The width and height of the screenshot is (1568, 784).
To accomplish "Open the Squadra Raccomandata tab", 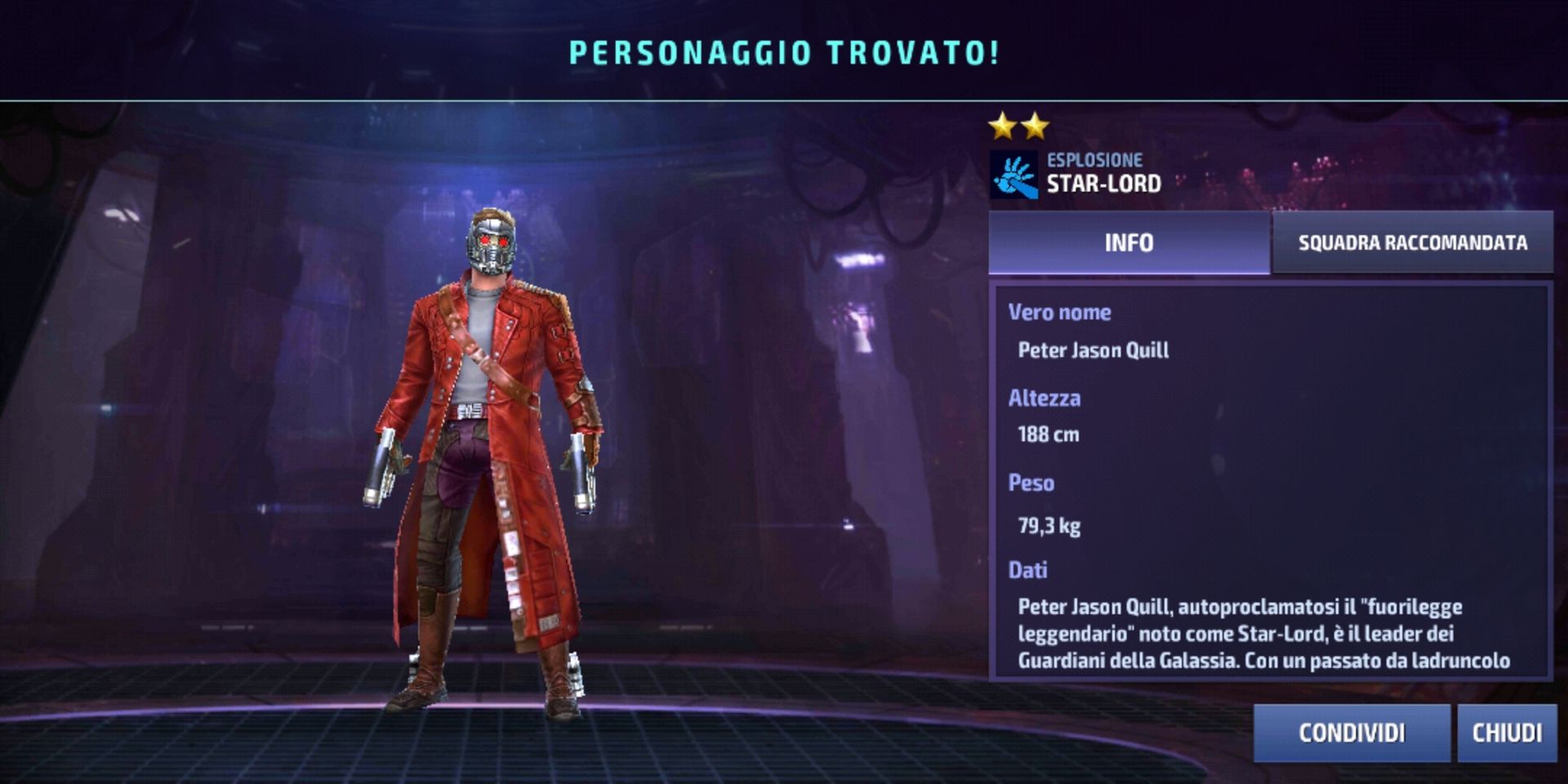I will pyautogui.click(x=1412, y=243).
